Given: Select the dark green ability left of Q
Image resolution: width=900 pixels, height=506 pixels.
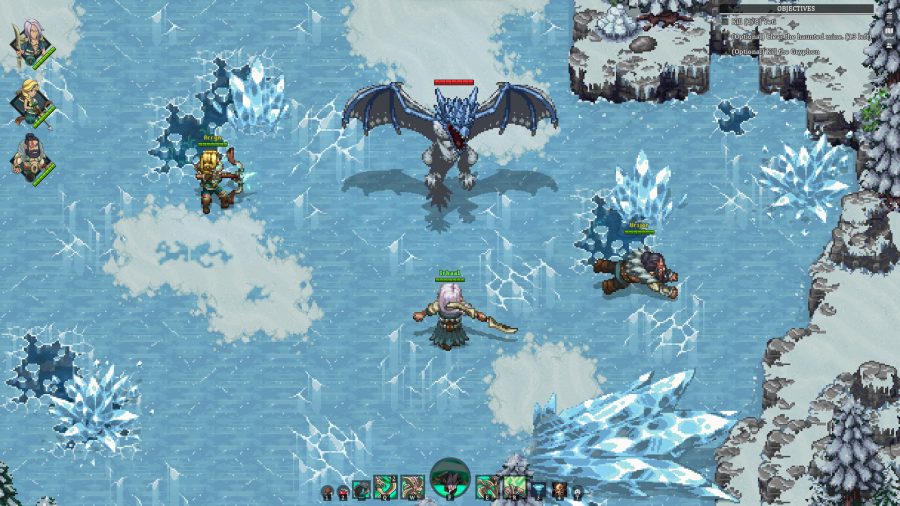Looking at the screenshot, I should (360, 490).
